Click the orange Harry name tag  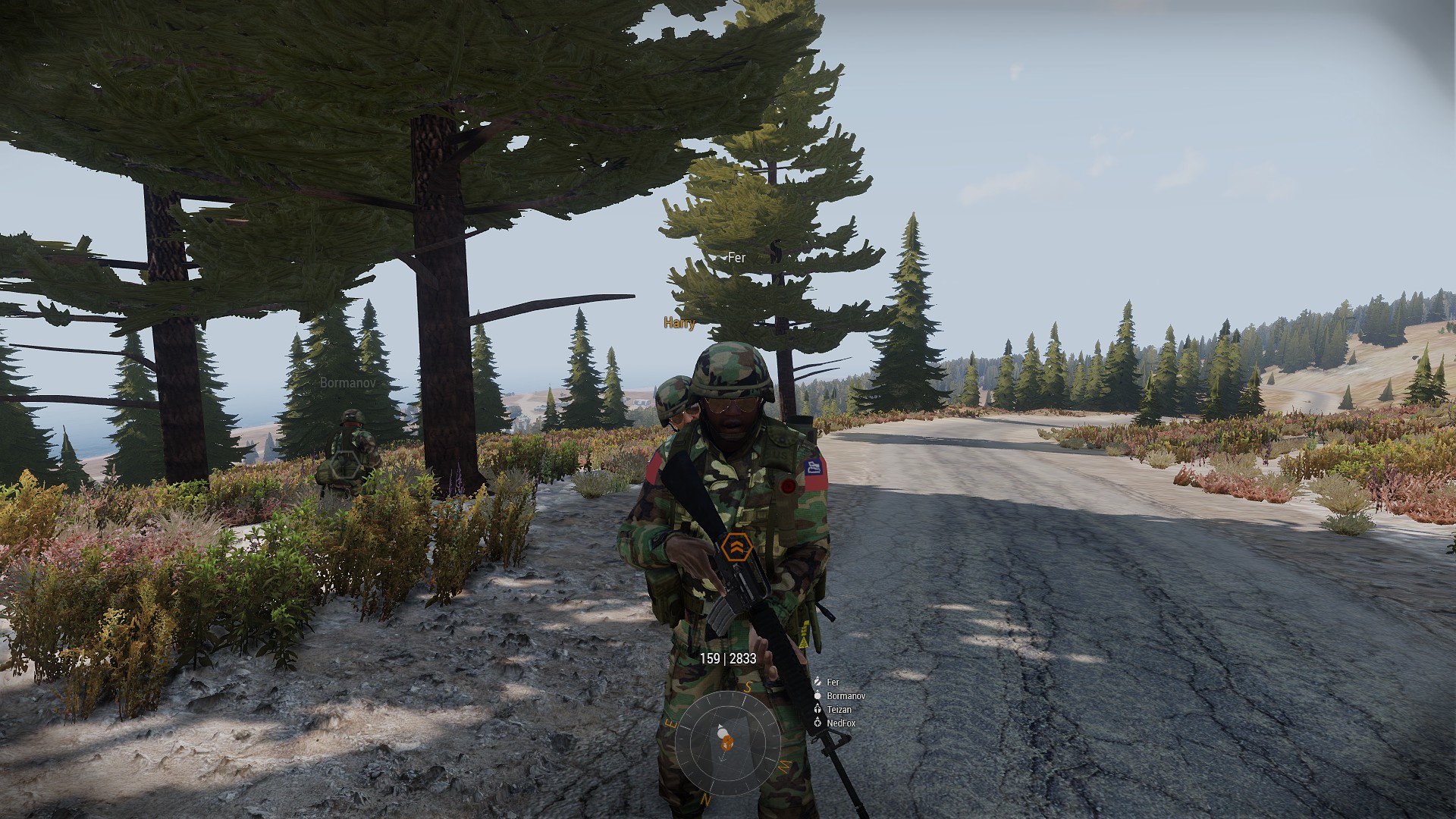679,323
